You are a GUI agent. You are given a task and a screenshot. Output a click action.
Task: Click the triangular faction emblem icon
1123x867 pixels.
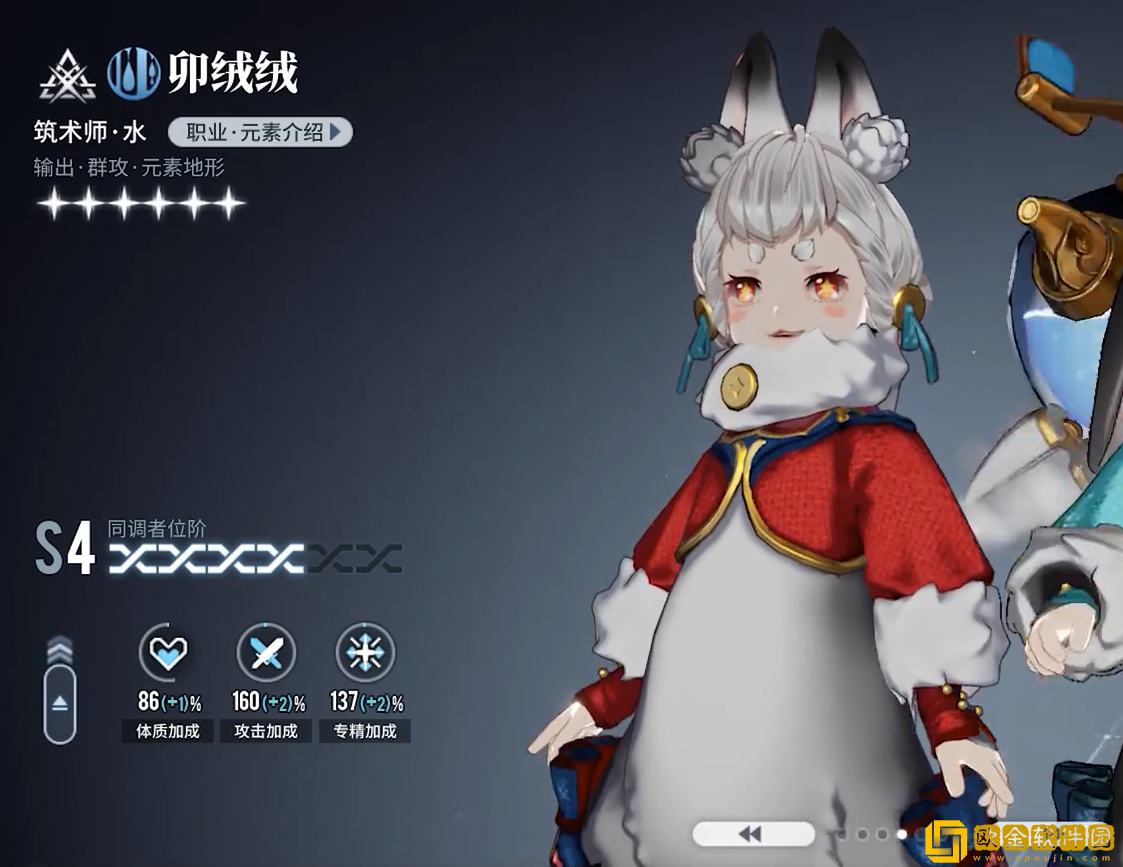point(67,76)
